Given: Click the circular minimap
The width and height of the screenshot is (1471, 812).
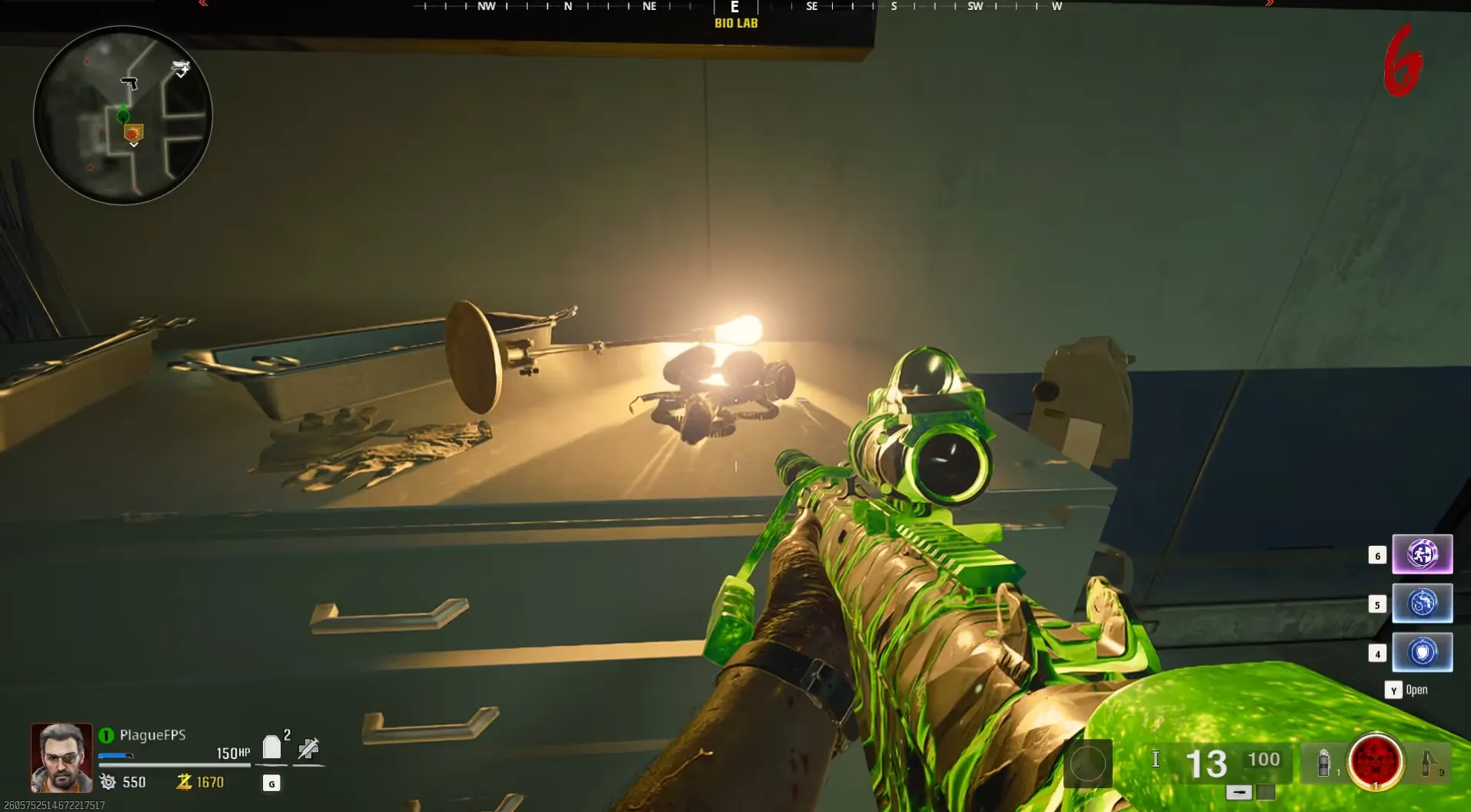Looking at the screenshot, I should (x=123, y=115).
